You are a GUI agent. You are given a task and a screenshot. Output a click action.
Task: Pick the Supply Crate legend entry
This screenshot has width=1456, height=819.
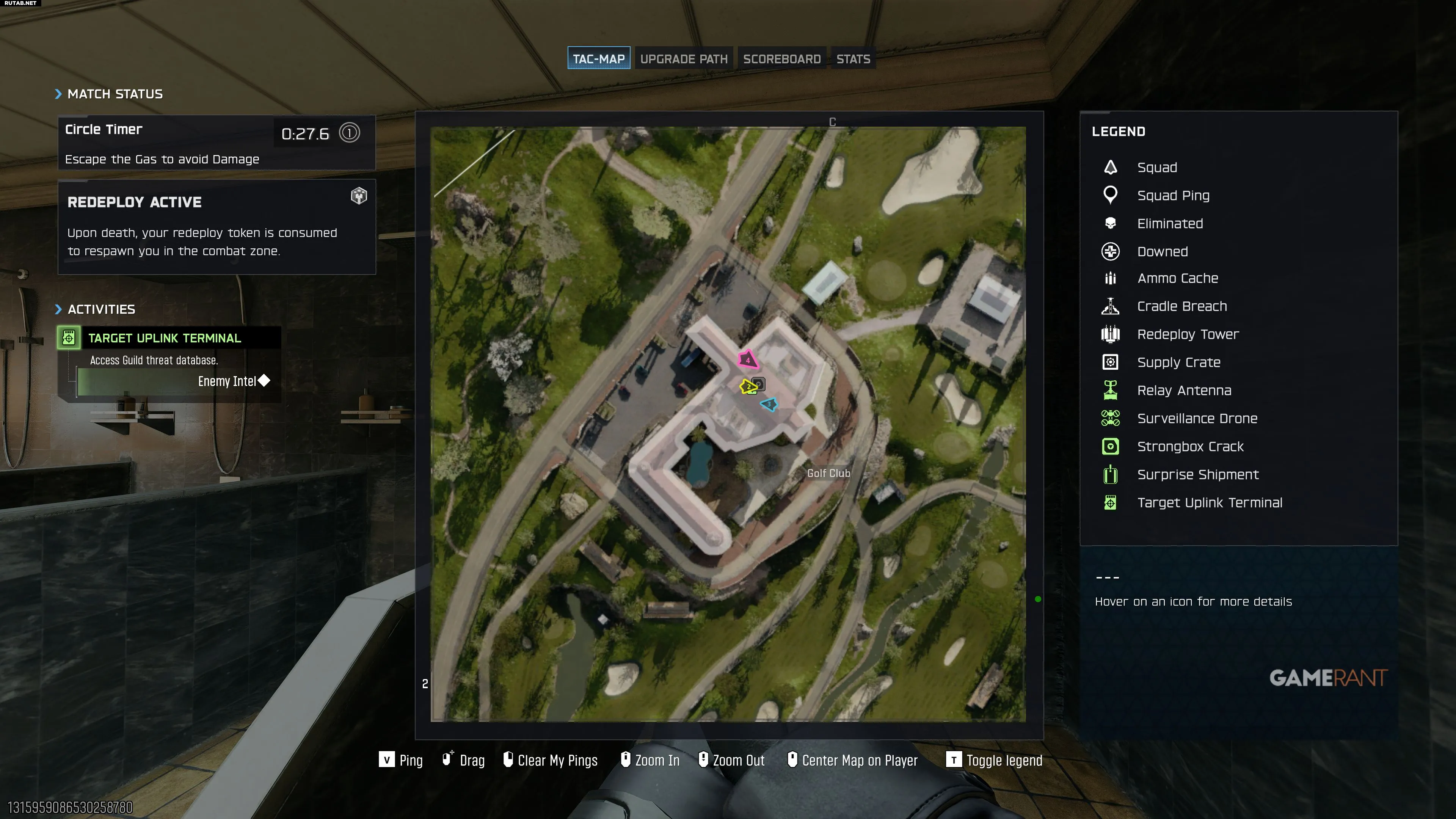[1178, 362]
